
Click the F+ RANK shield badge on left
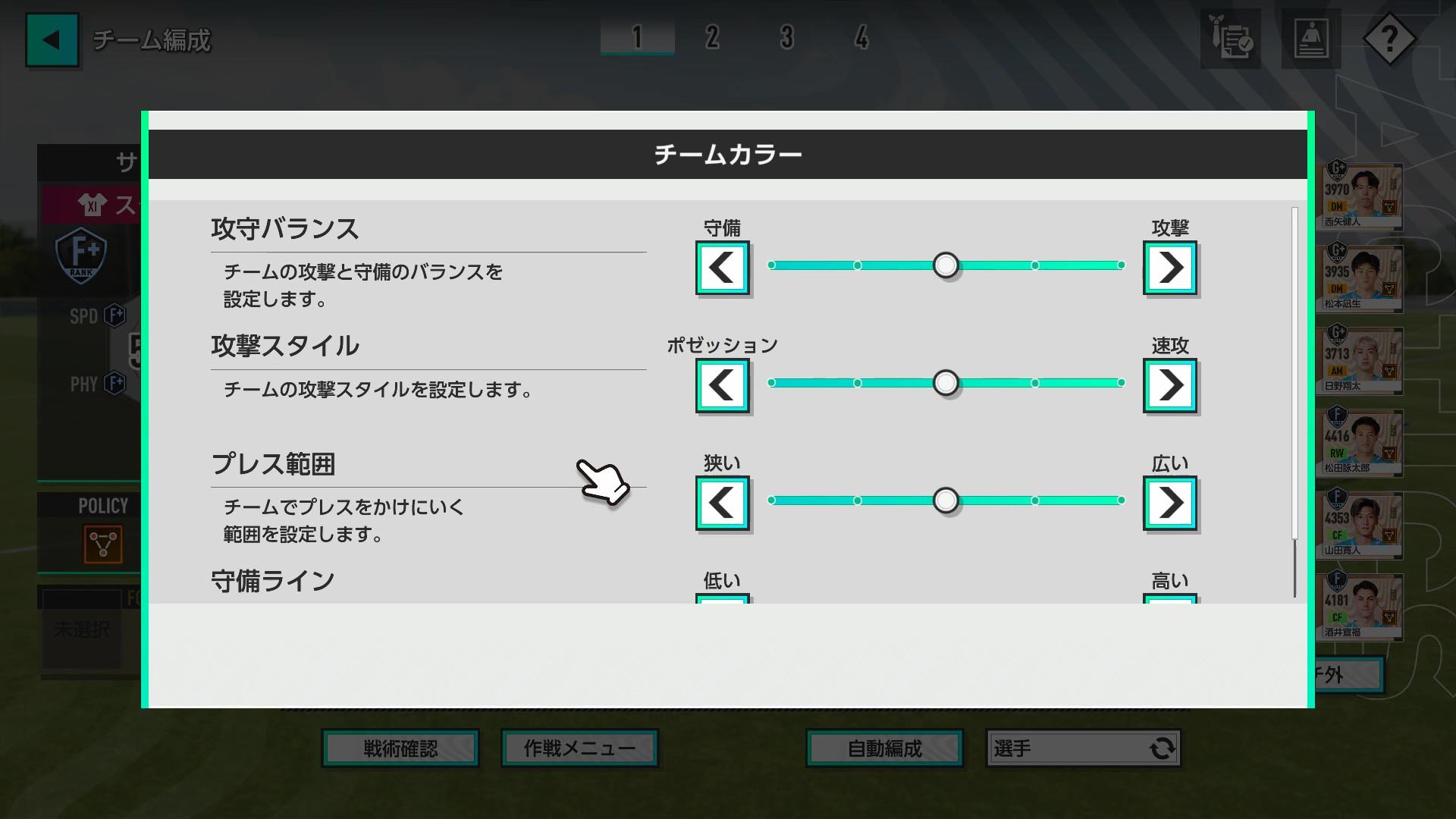click(x=81, y=256)
